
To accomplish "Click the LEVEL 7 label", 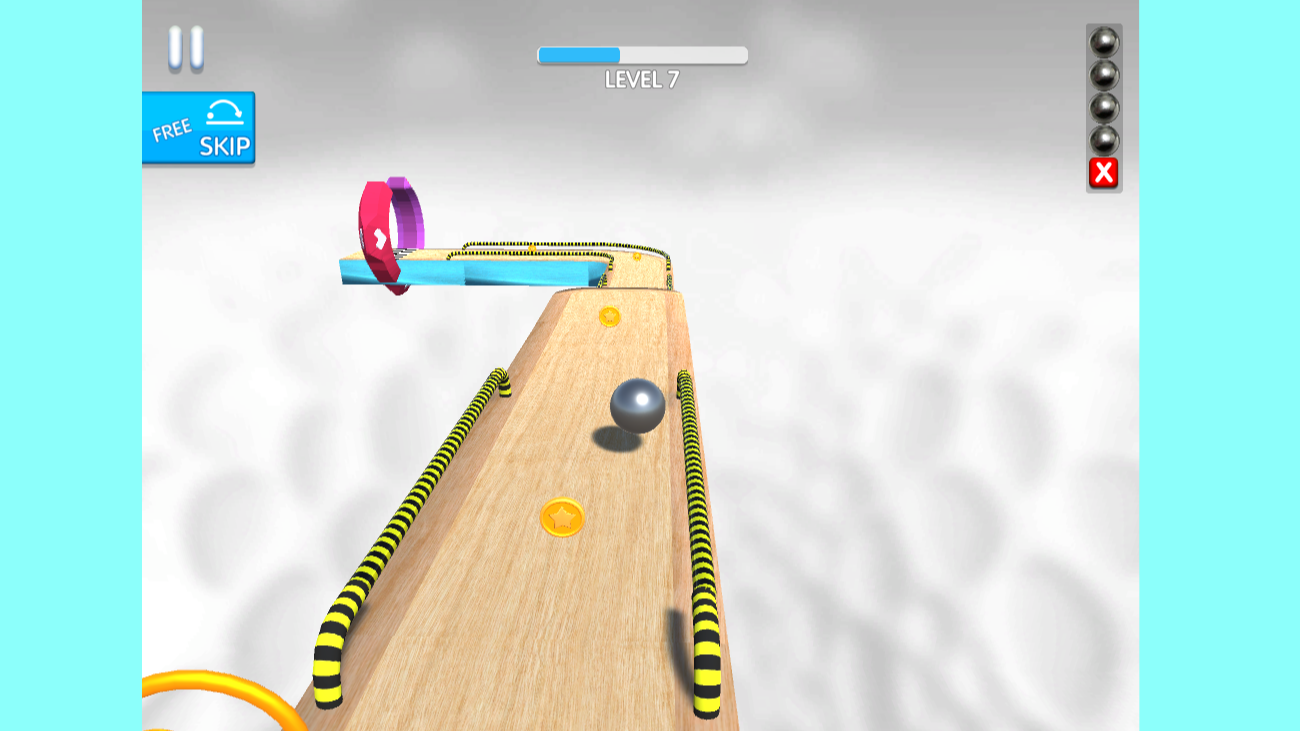I will [641, 77].
